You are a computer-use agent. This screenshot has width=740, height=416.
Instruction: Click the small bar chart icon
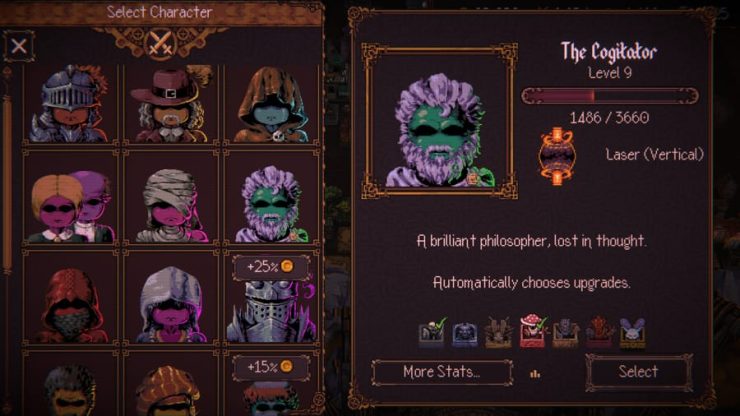coord(535,374)
